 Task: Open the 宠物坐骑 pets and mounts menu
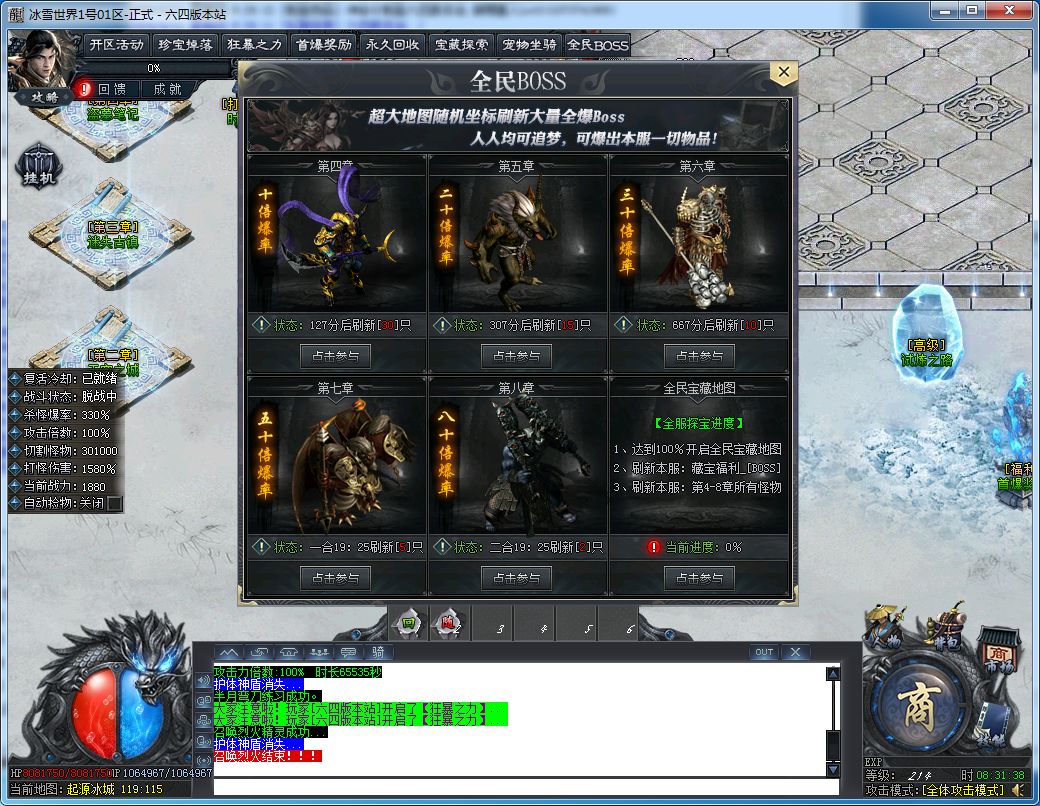pyautogui.click(x=530, y=45)
